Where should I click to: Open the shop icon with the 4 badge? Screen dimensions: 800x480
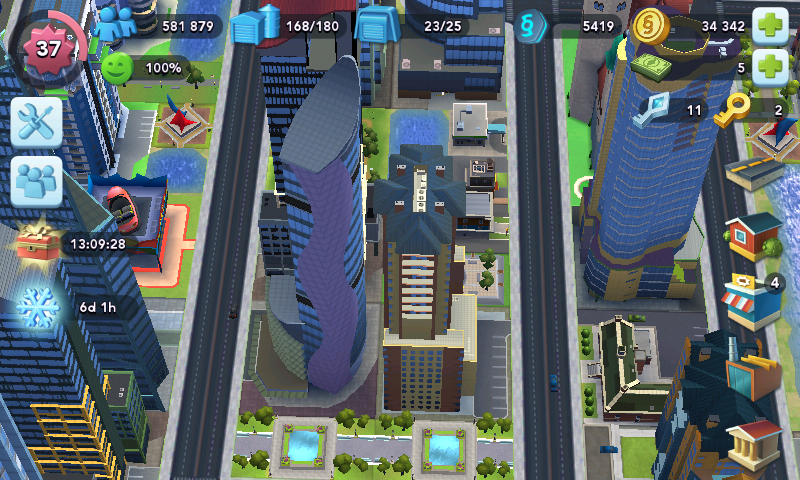752,300
